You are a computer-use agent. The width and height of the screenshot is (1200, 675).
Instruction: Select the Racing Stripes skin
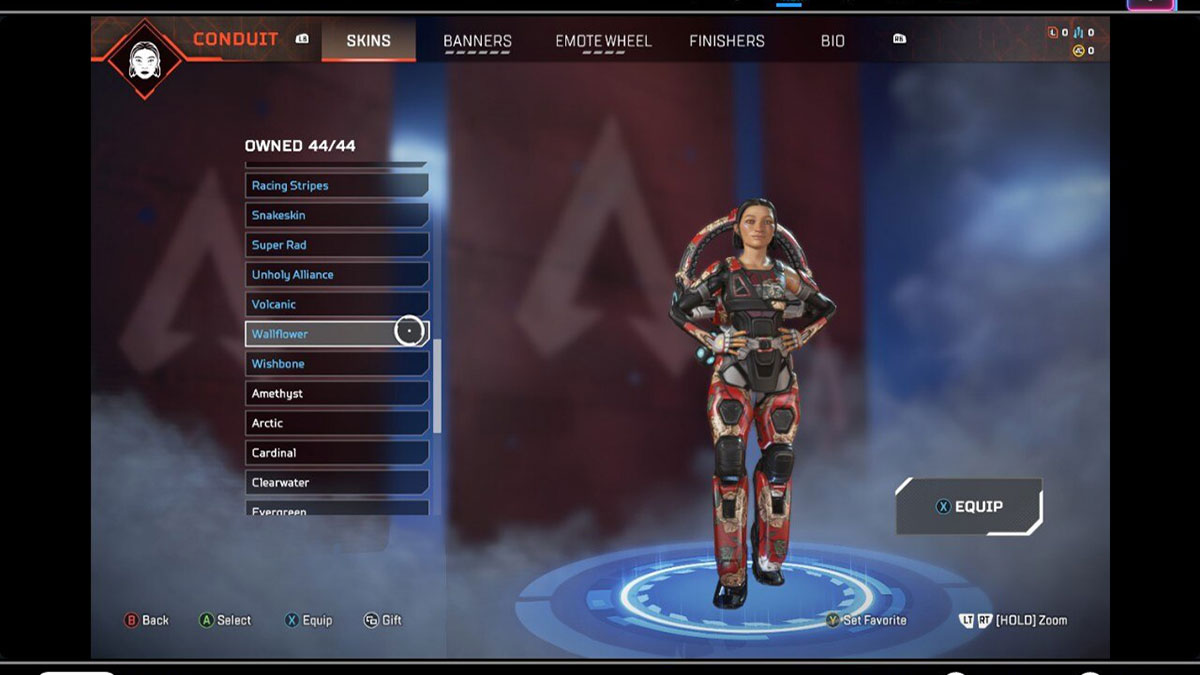(336, 185)
